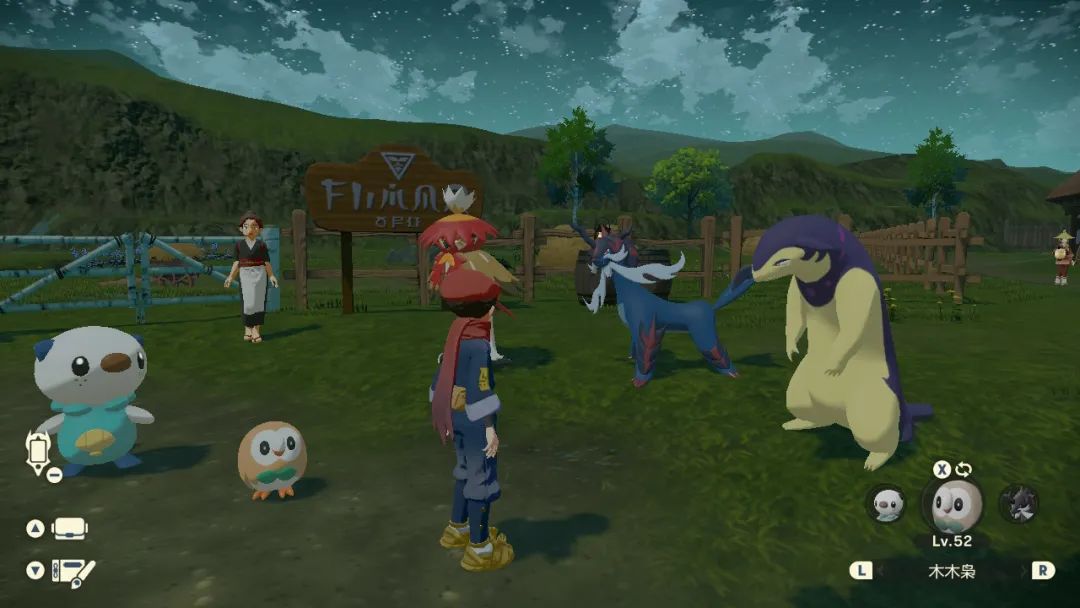This screenshot has width=1080, height=608.
Task: Select the dark Pokémon portrait beside Rowlet
Action: (x=1018, y=503)
